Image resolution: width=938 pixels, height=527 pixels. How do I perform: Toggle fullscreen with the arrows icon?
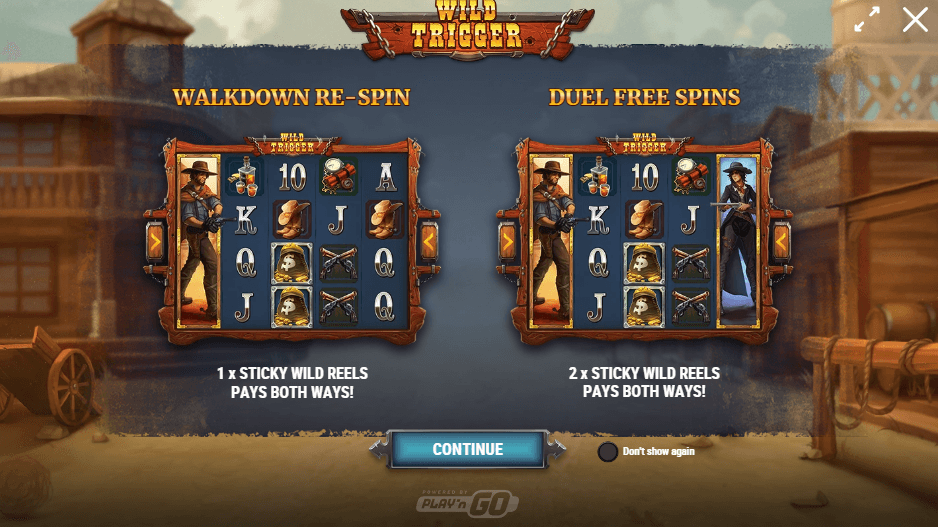[x=867, y=20]
